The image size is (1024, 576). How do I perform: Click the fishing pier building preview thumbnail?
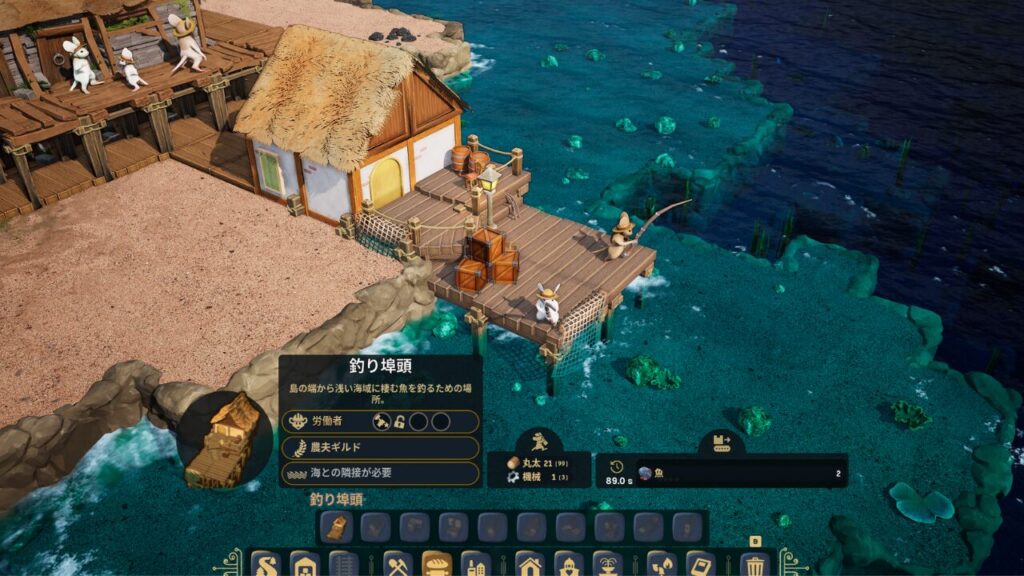click(224, 440)
